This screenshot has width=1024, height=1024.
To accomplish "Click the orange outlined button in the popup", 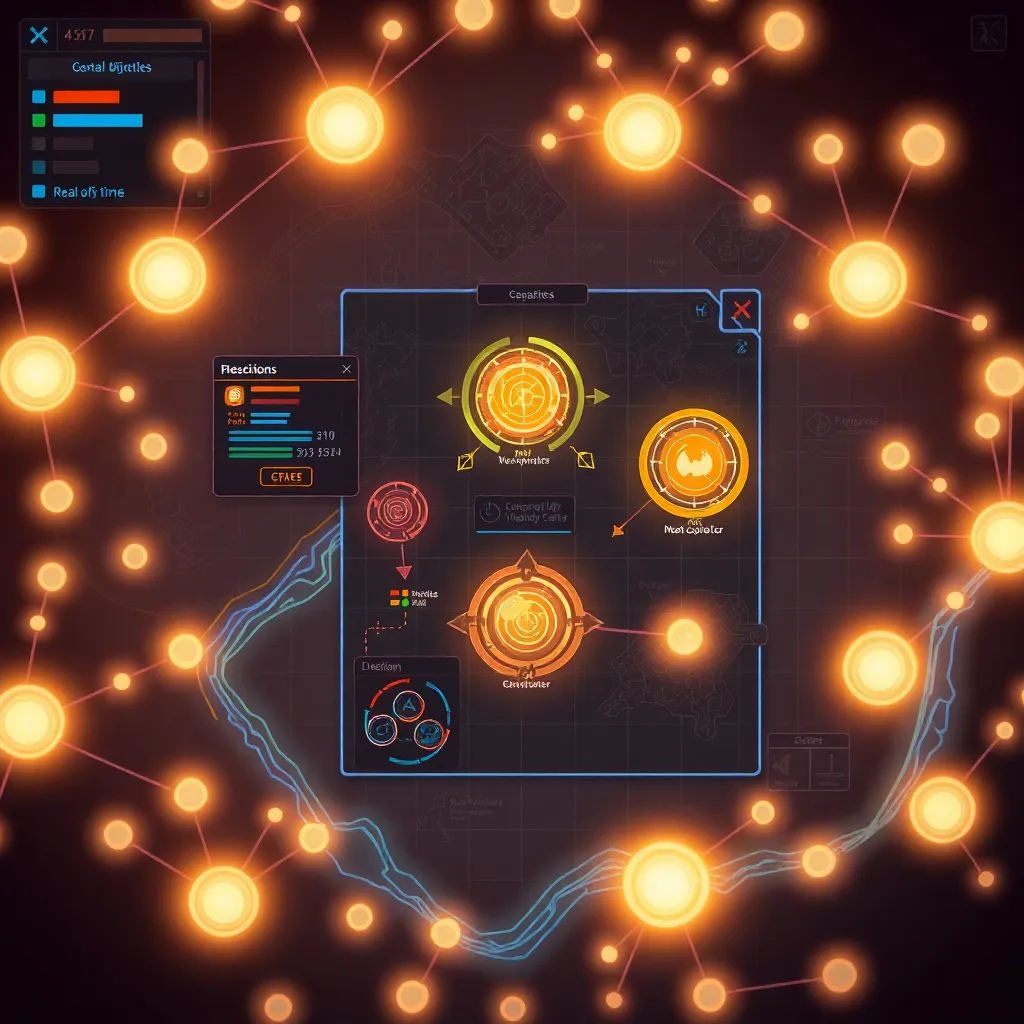I will click(286, 477).
